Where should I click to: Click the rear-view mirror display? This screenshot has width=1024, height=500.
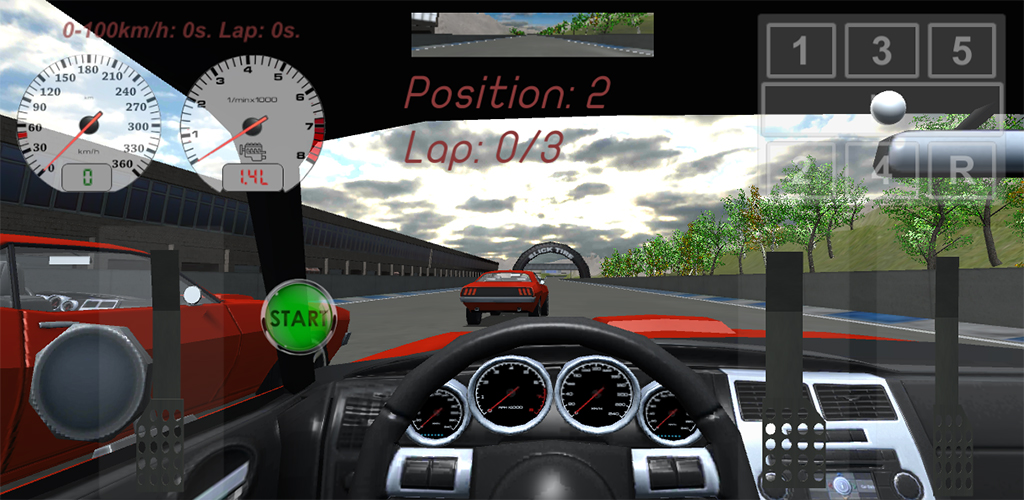coord(532,35)
